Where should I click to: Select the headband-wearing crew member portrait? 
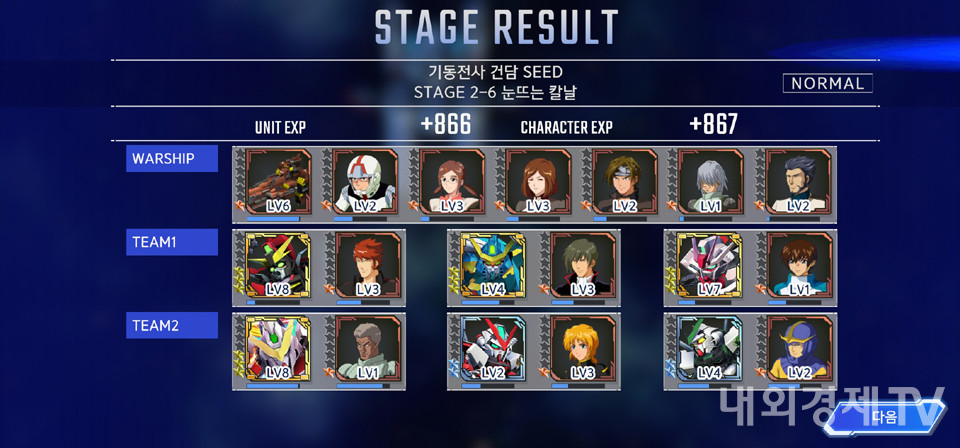(625, 183)
